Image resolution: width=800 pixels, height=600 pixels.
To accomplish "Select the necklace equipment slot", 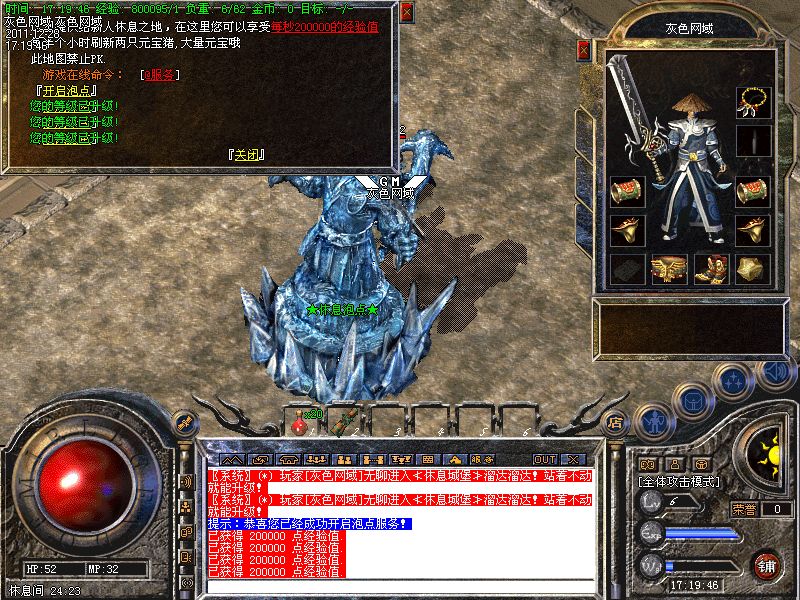I will click(753, 100).
